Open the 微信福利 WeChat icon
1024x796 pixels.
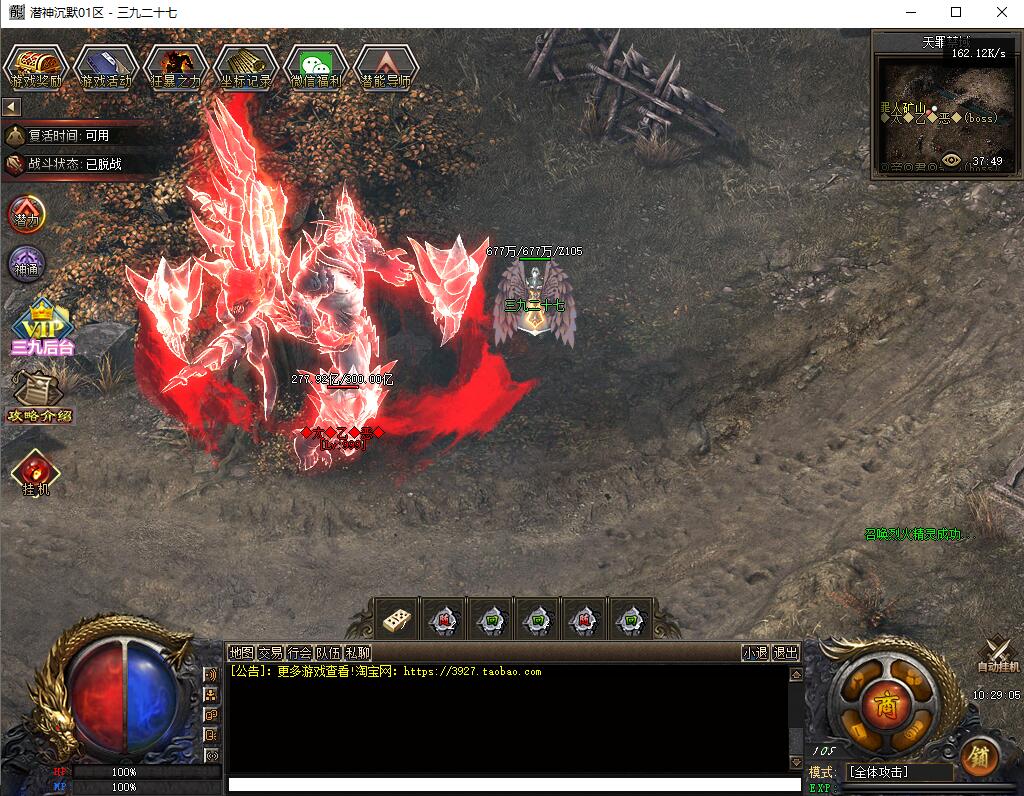point(315,67)
